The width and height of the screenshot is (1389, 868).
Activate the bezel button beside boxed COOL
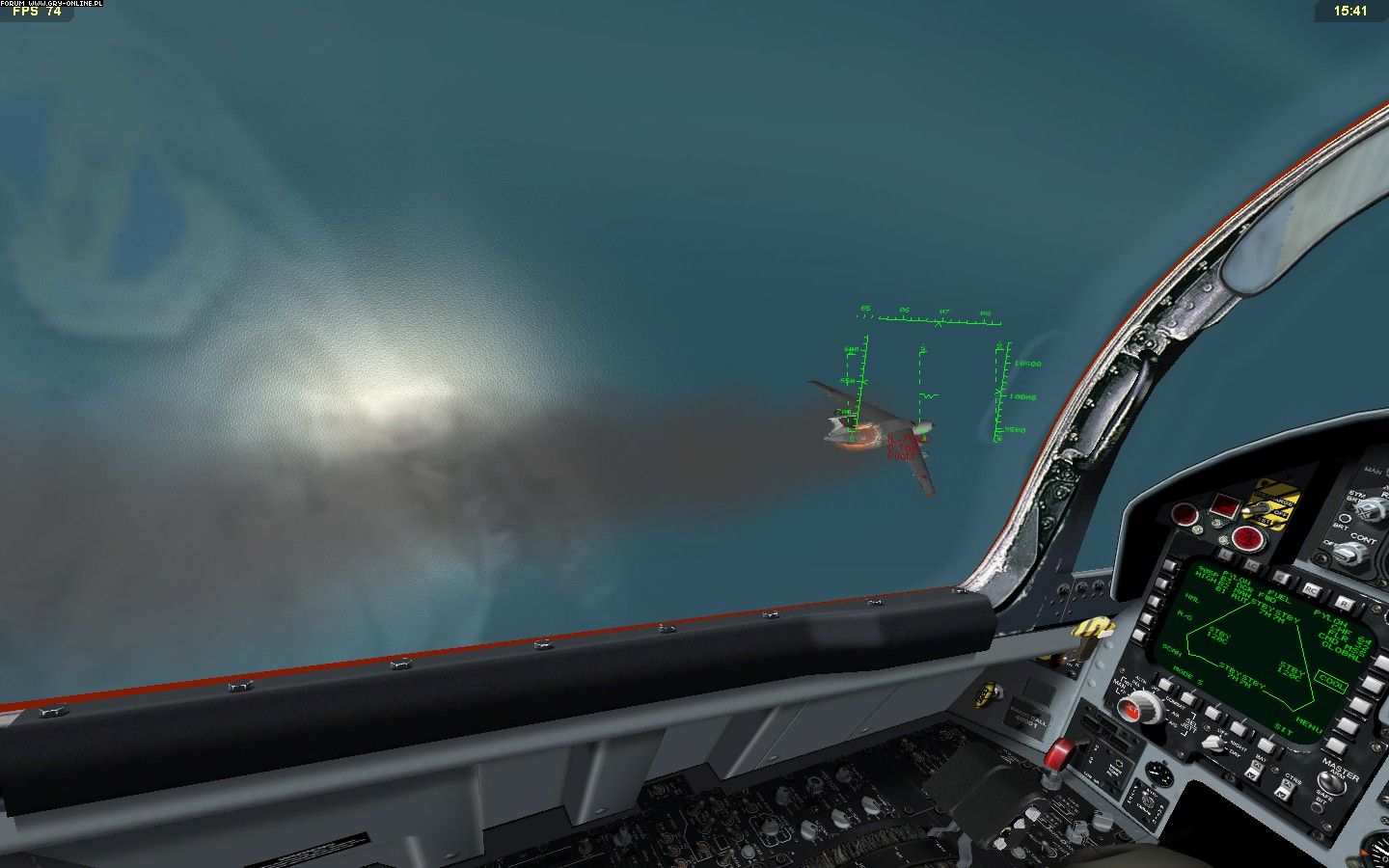click(x=1360, y=704)
